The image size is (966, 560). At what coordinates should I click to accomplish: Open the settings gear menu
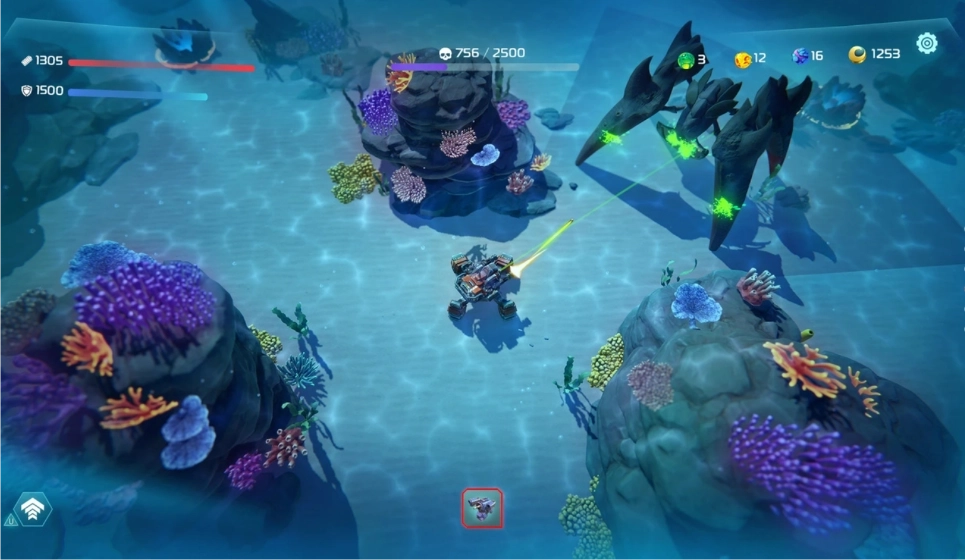(x=927, y=43)
